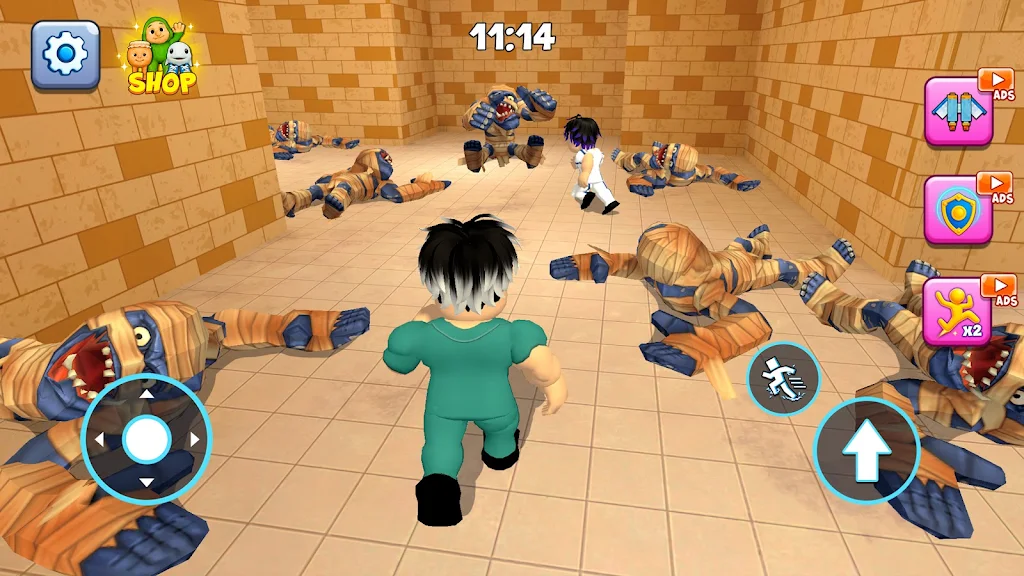
Task: Open the character SHOP
Action: coord(161,60)
